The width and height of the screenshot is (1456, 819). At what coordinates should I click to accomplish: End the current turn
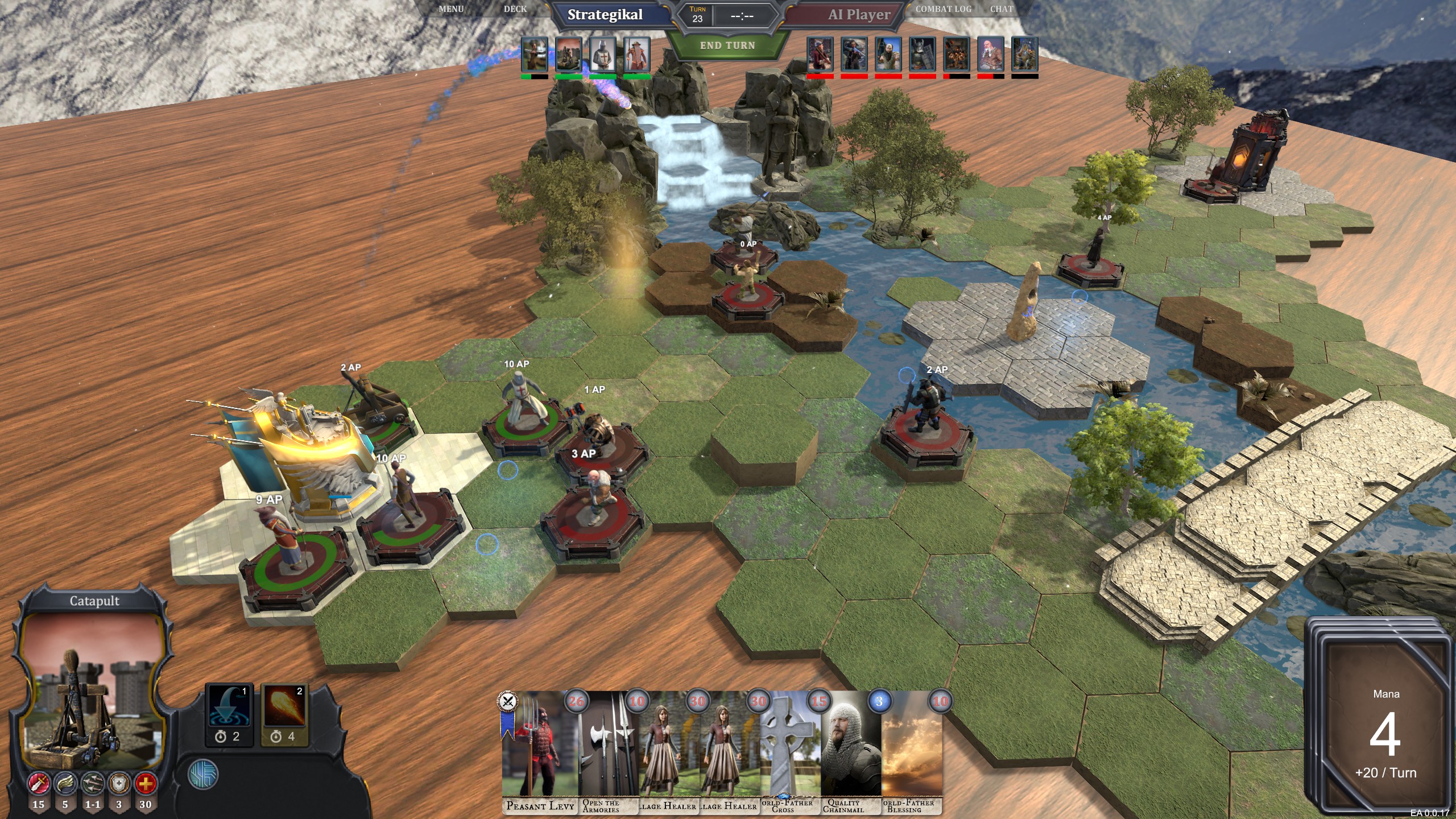point(727,45)
